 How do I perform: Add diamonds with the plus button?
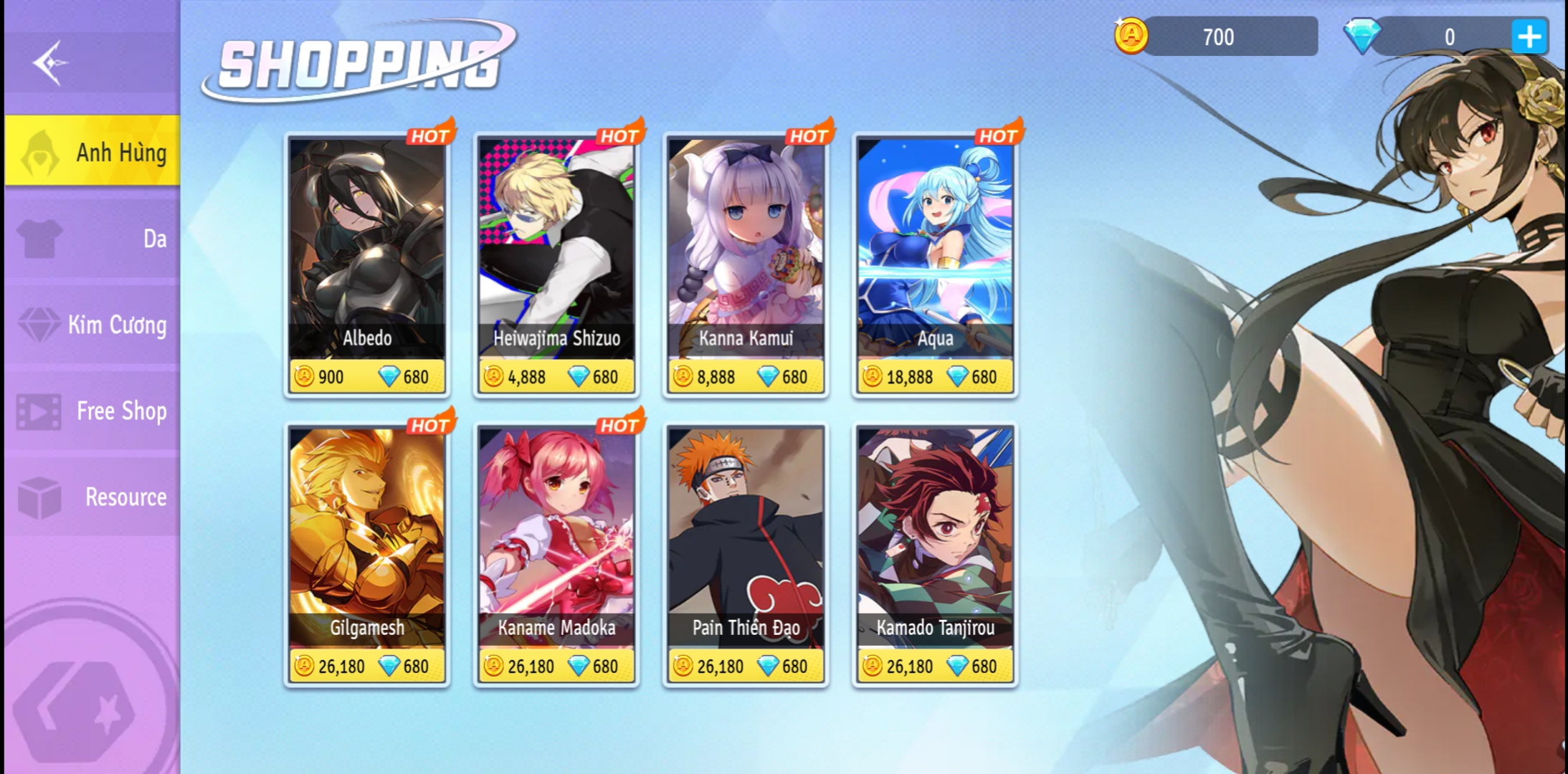(x=1529, y=37)
